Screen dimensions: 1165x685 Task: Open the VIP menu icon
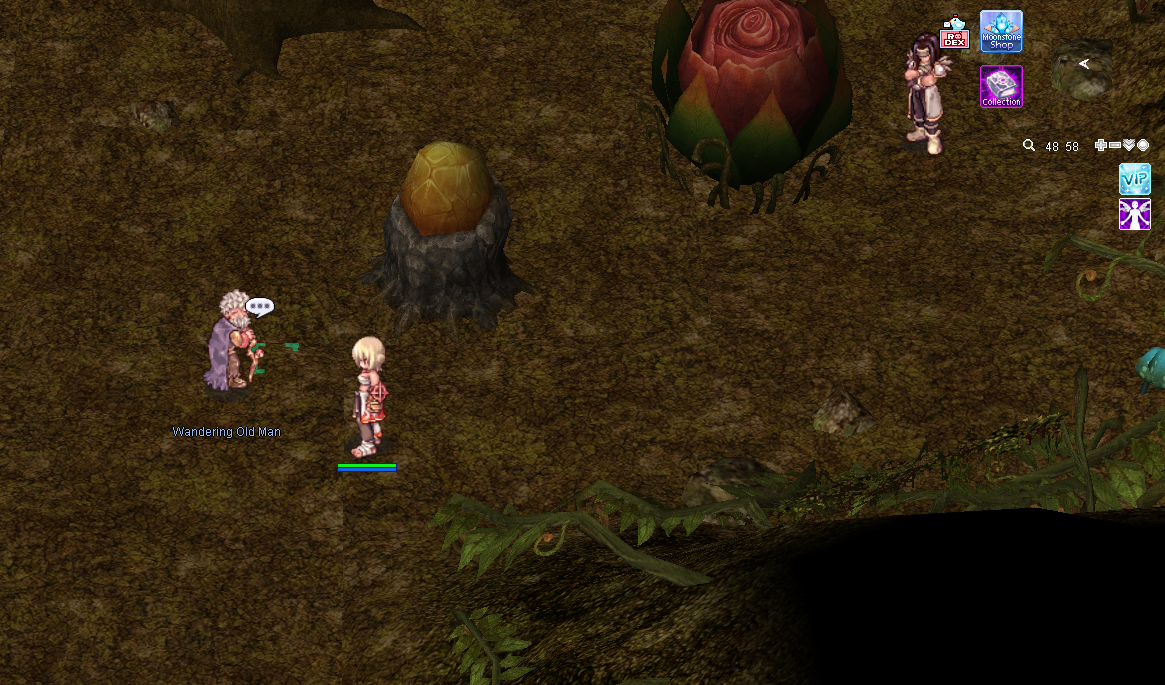click(x=1135, y=179)
